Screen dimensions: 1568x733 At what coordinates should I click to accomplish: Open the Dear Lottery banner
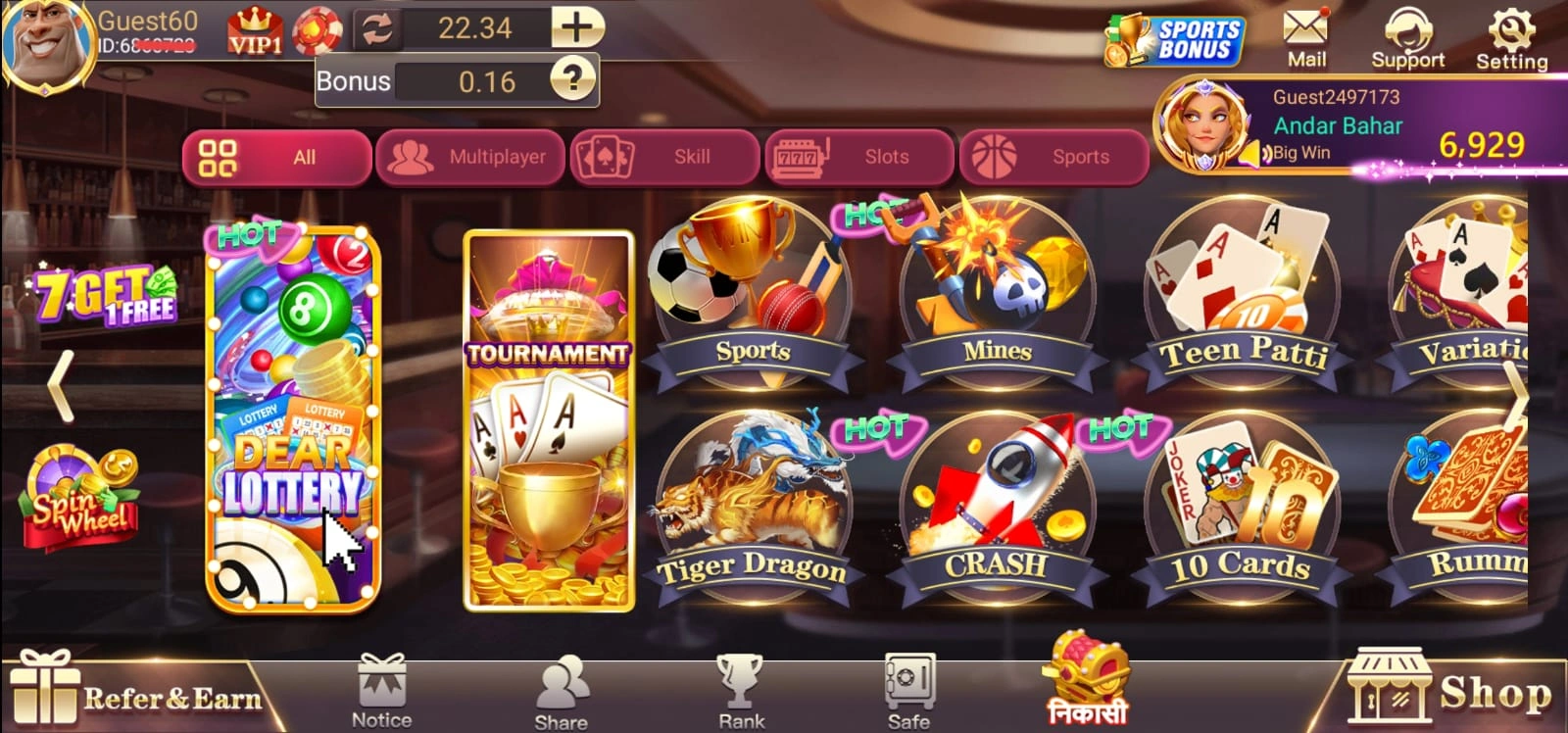tap(294, 421)
